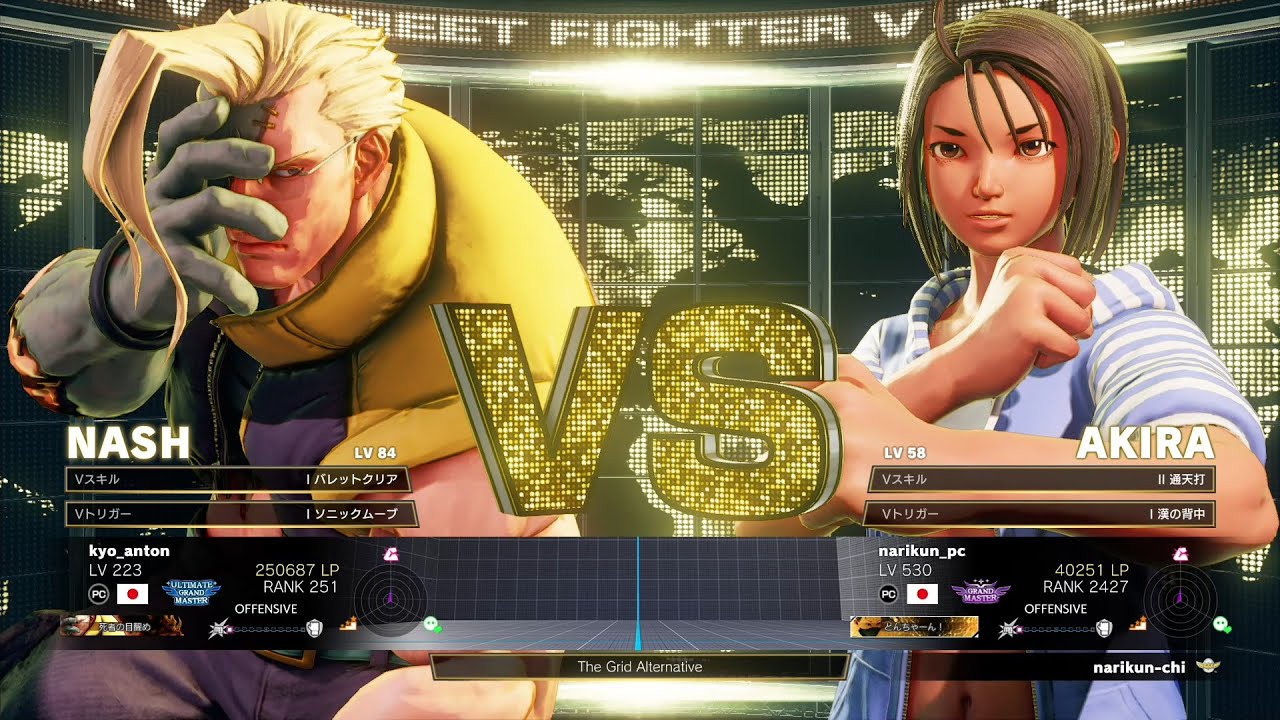Select Akira's V-Trigger row
The image size is (1280, 720).
[1040, 514]
